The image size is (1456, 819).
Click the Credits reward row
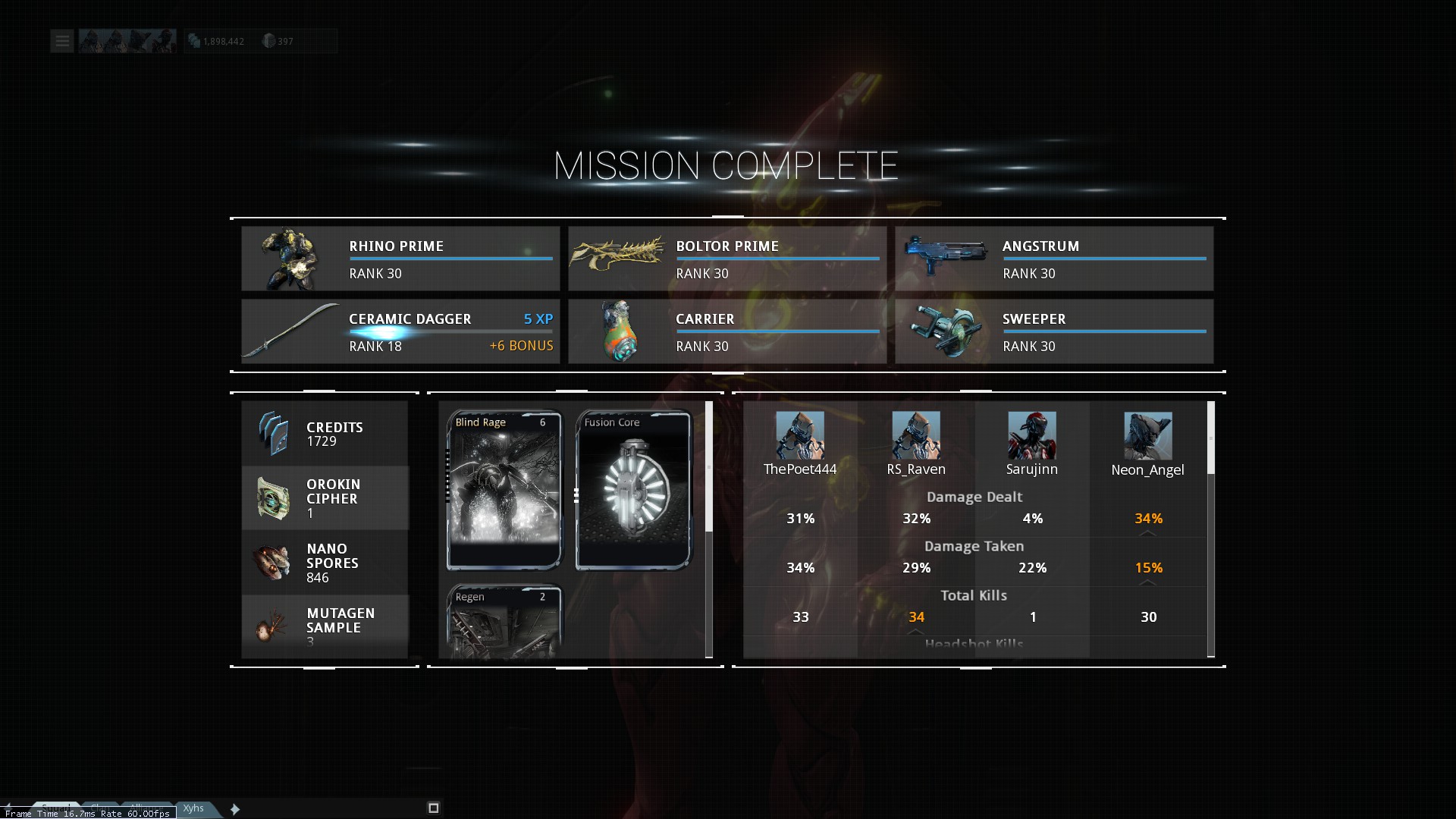pos(325,434)
